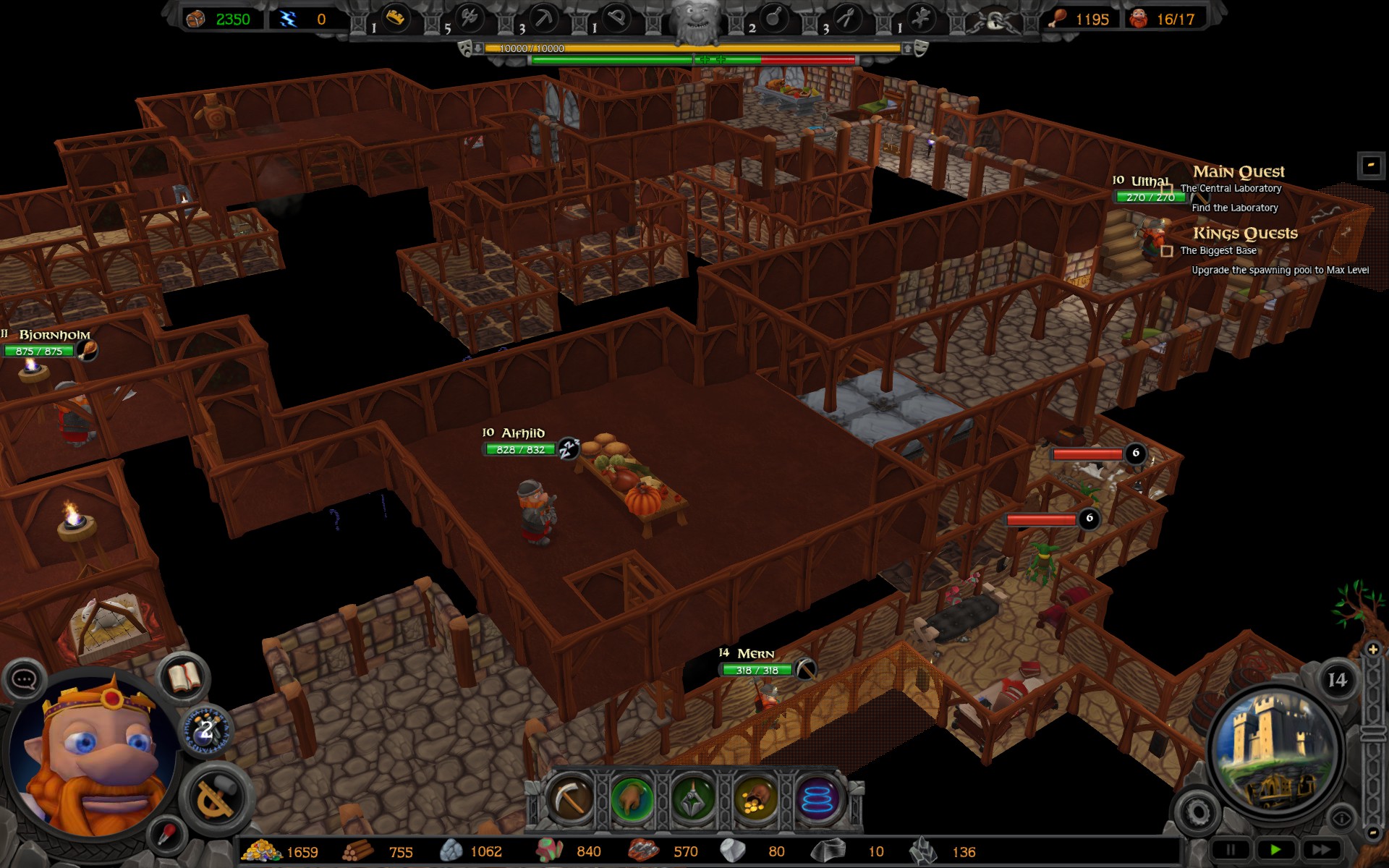Set game to normal play speed
Image resolution: width=1389 pixels, height=868 pixels.
coord(1275,849)
